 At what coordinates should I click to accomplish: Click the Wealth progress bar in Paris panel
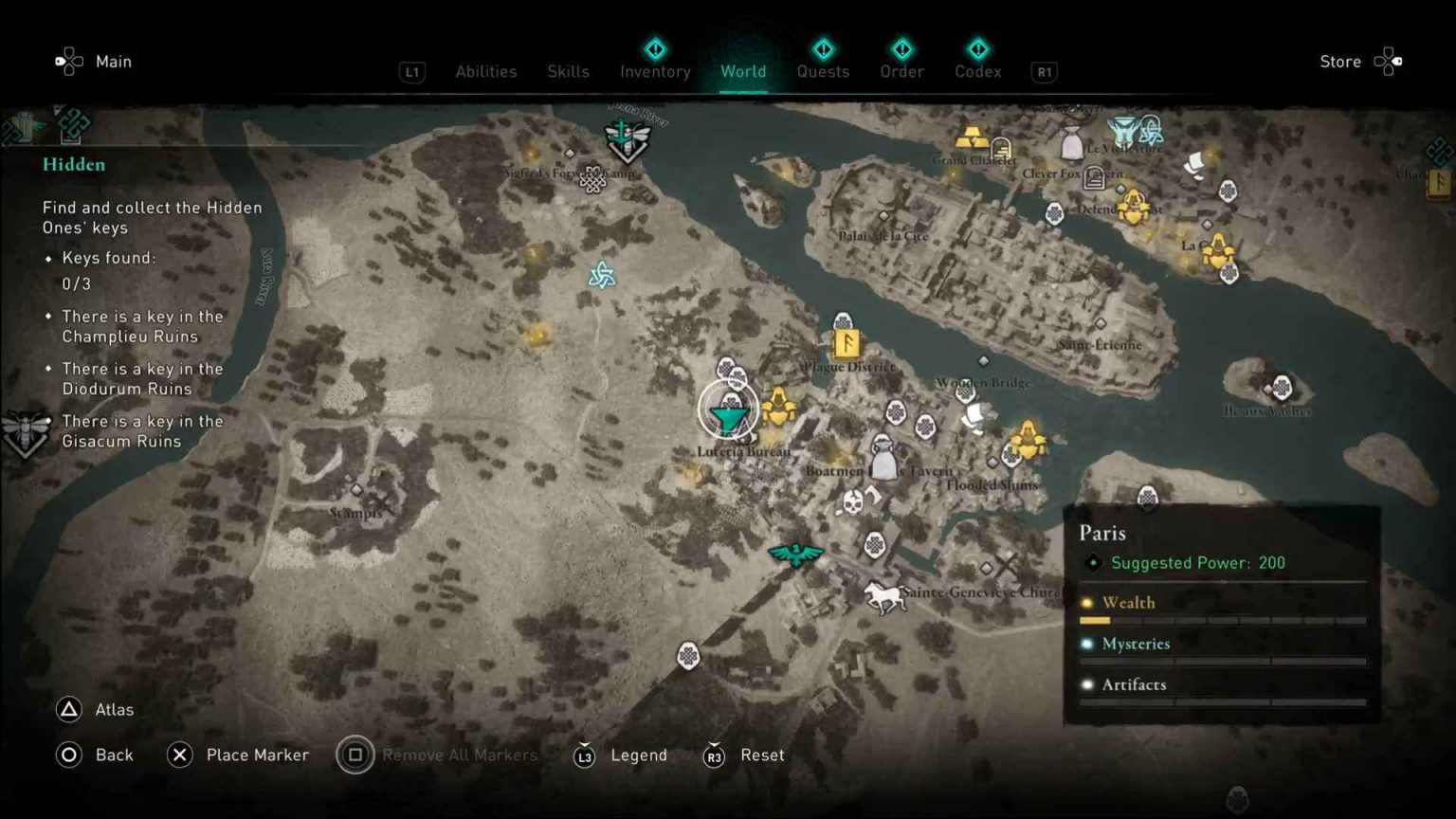tap(1222, 619)
